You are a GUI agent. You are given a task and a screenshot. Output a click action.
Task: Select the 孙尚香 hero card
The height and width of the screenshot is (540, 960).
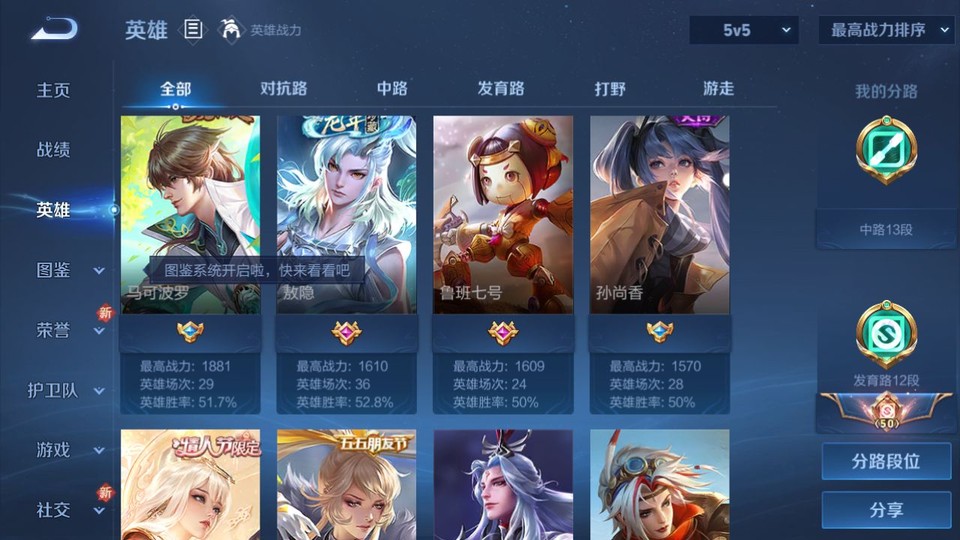[659, 214]
